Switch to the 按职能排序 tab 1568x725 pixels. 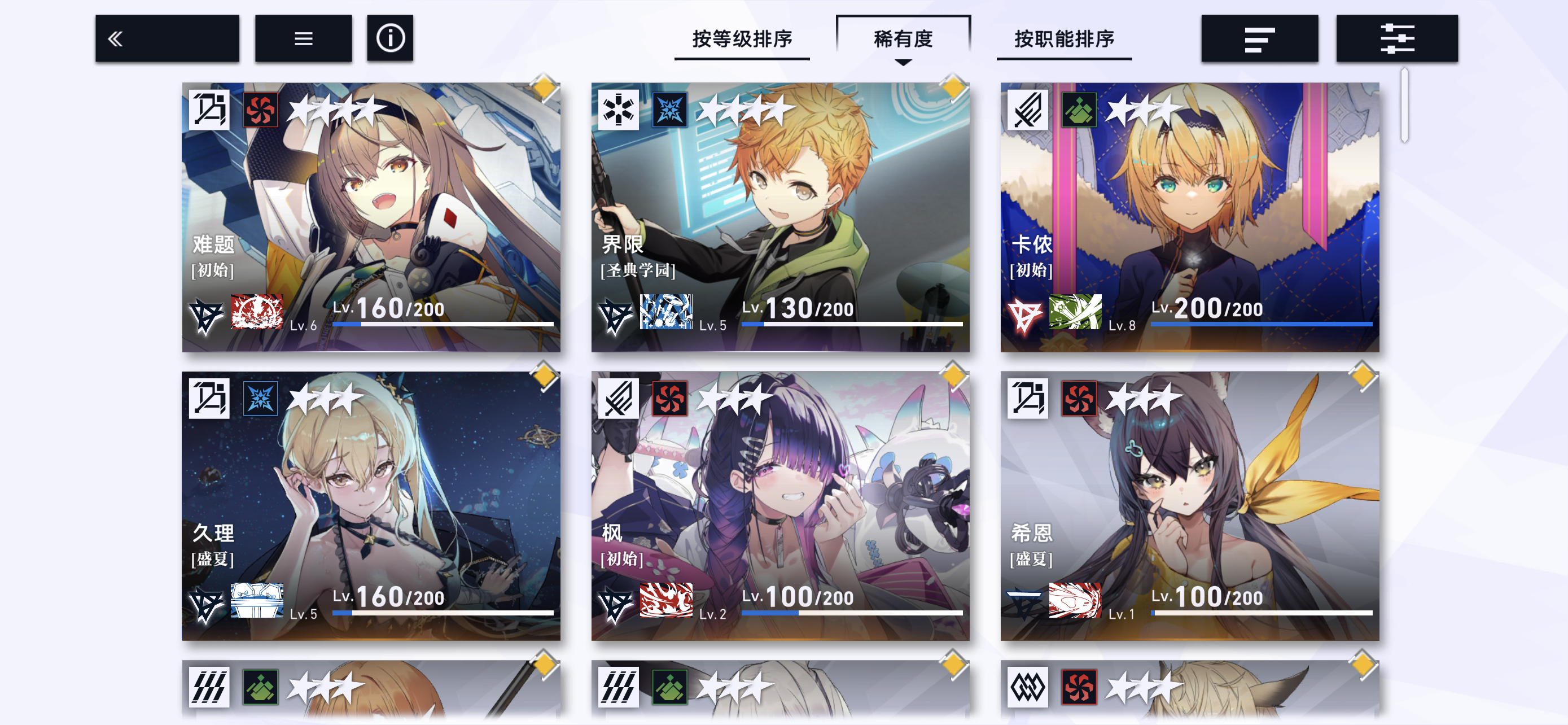pos(1064,38)
